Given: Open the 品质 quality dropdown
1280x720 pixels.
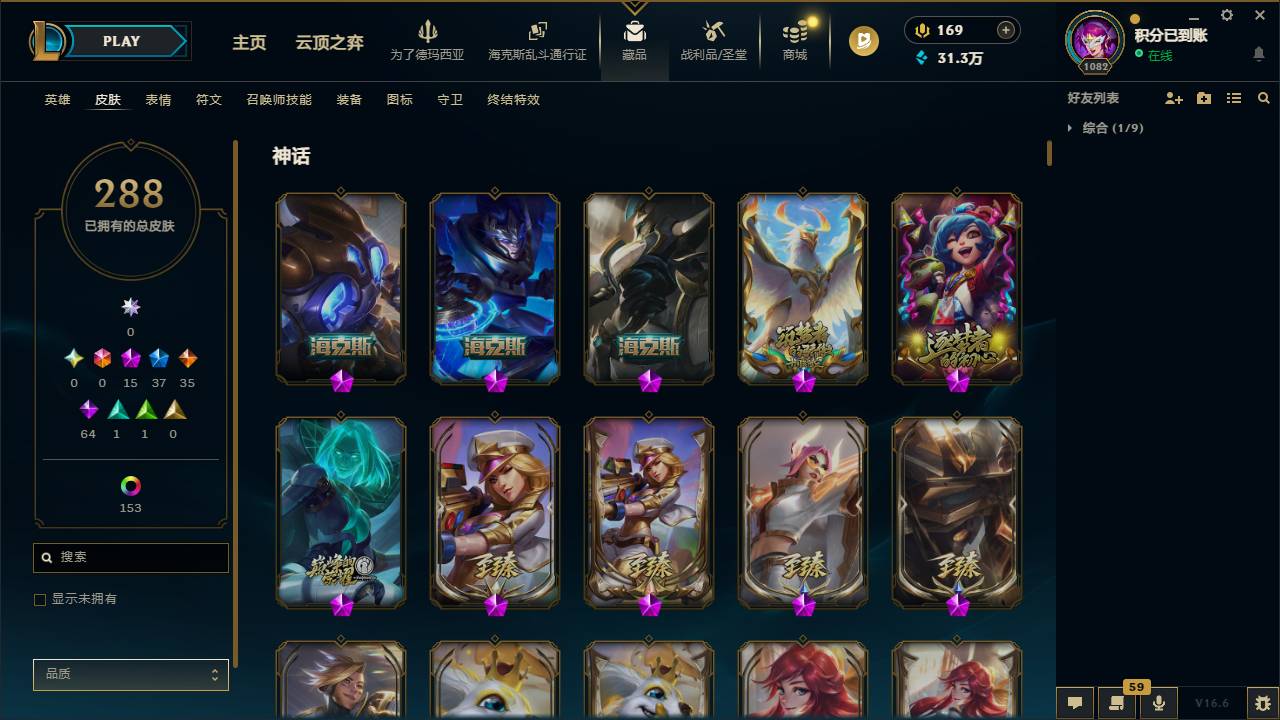Looking at the screenshot, I should (x=130, y=674).
